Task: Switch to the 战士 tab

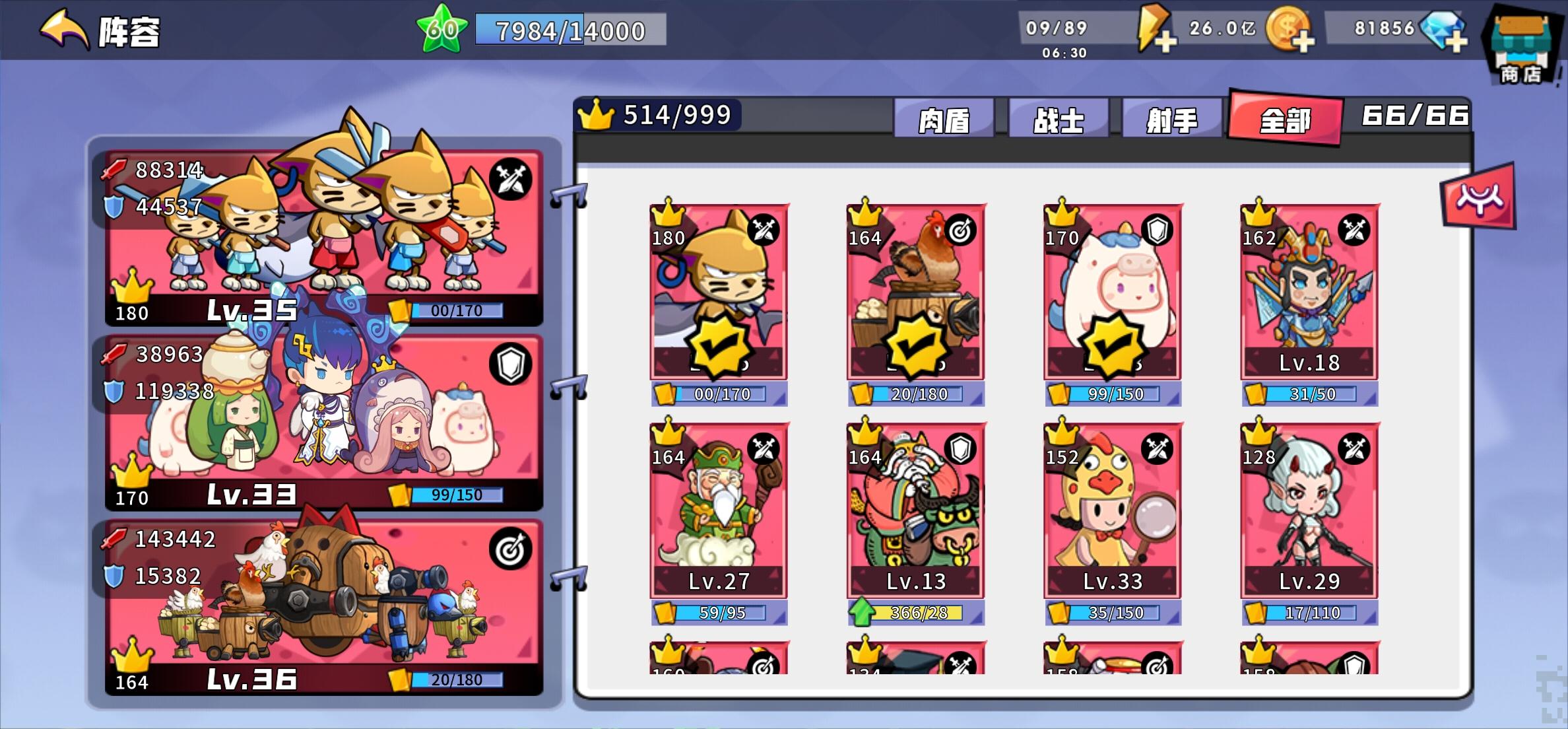Action: coord(1057,118)
